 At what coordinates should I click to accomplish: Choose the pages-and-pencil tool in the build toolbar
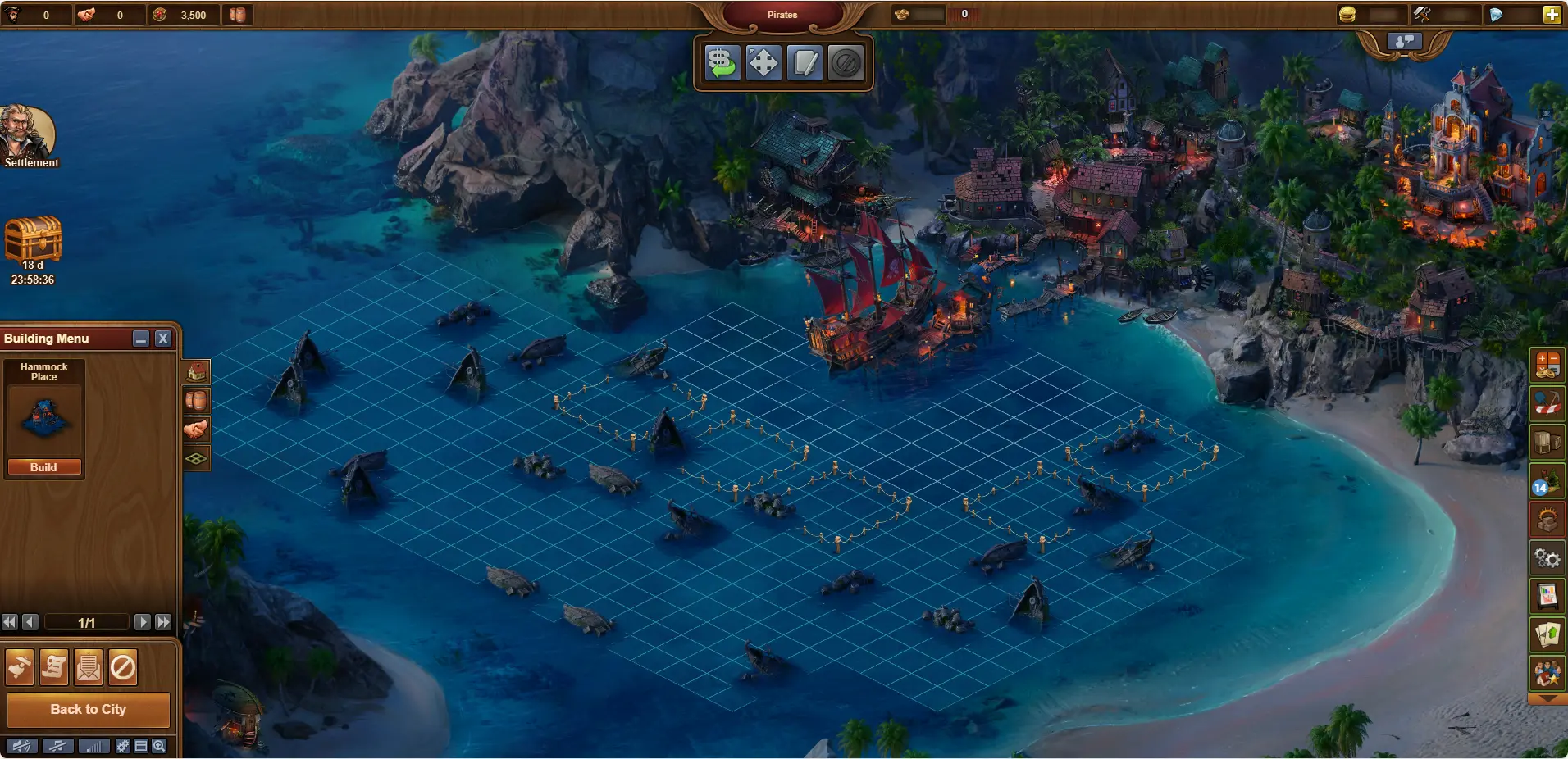point(805,63)
